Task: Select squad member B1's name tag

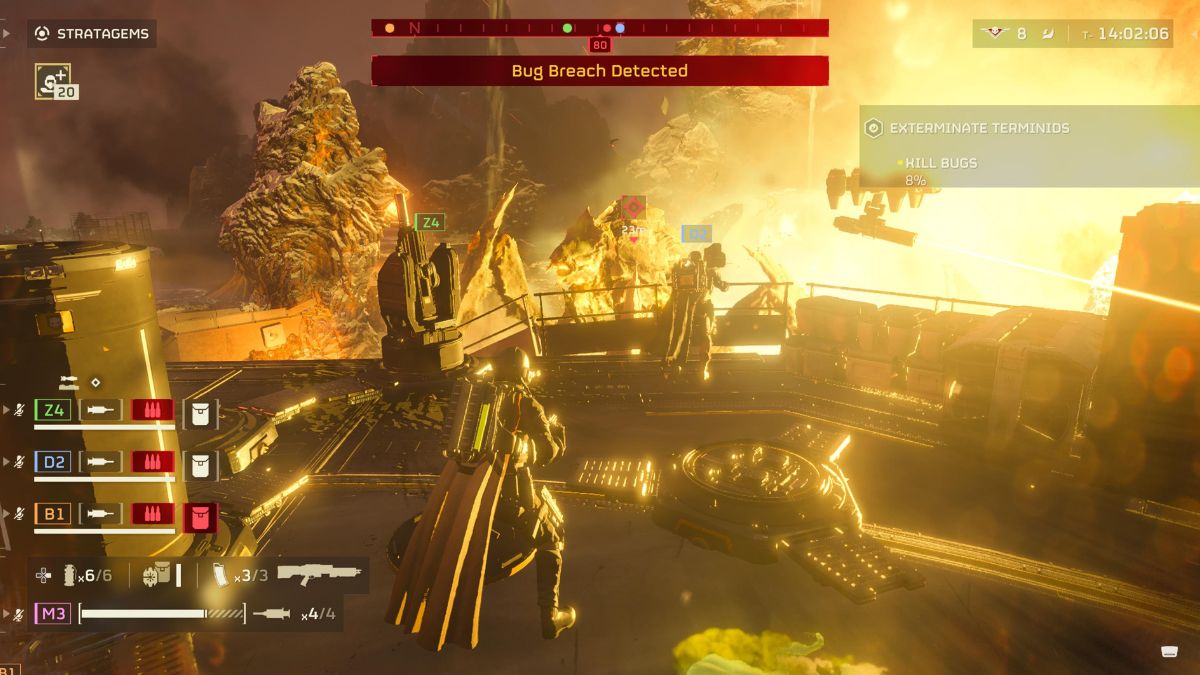Action: pos(53,514)
